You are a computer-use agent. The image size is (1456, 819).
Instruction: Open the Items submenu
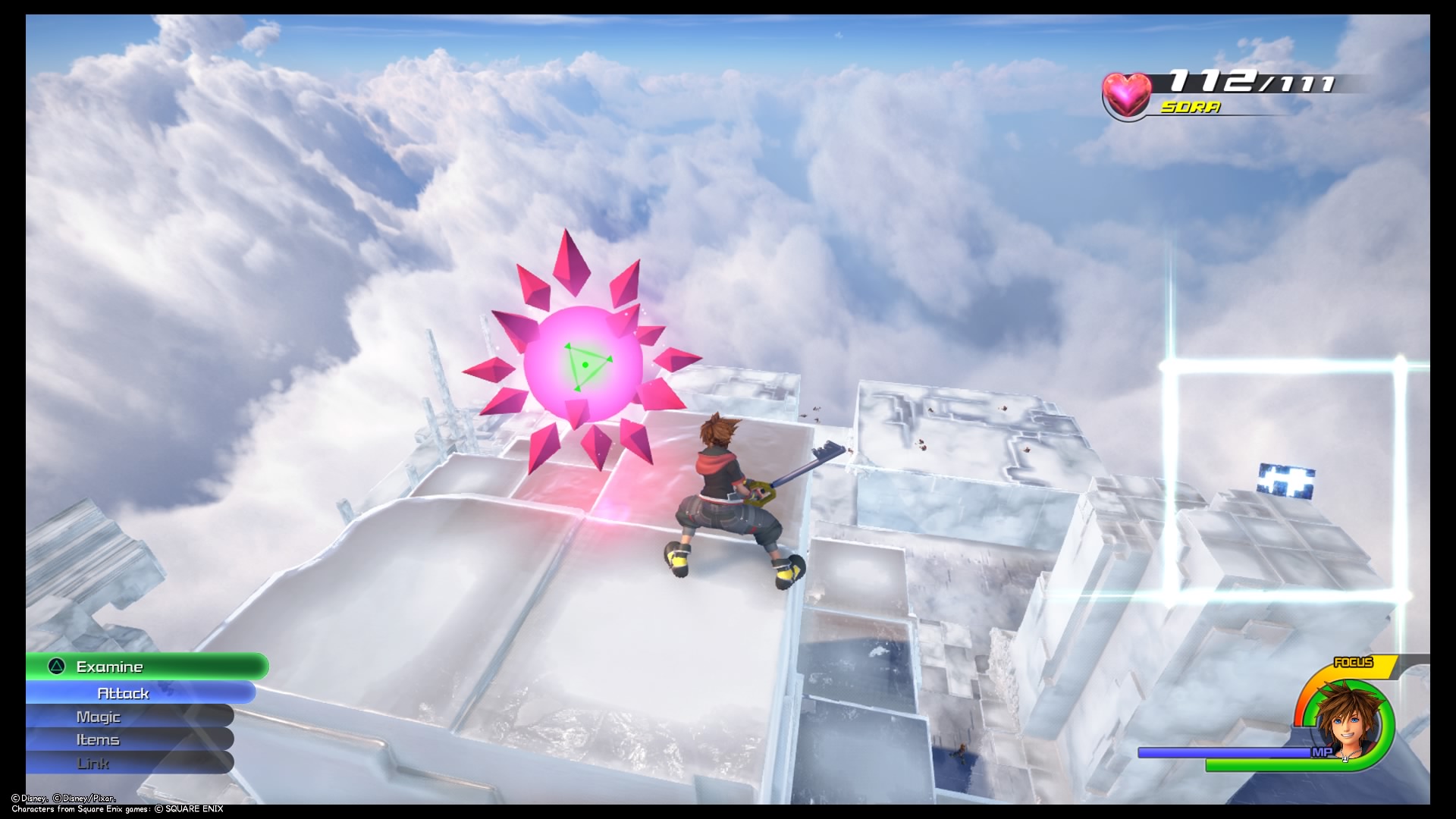[97, 739]
